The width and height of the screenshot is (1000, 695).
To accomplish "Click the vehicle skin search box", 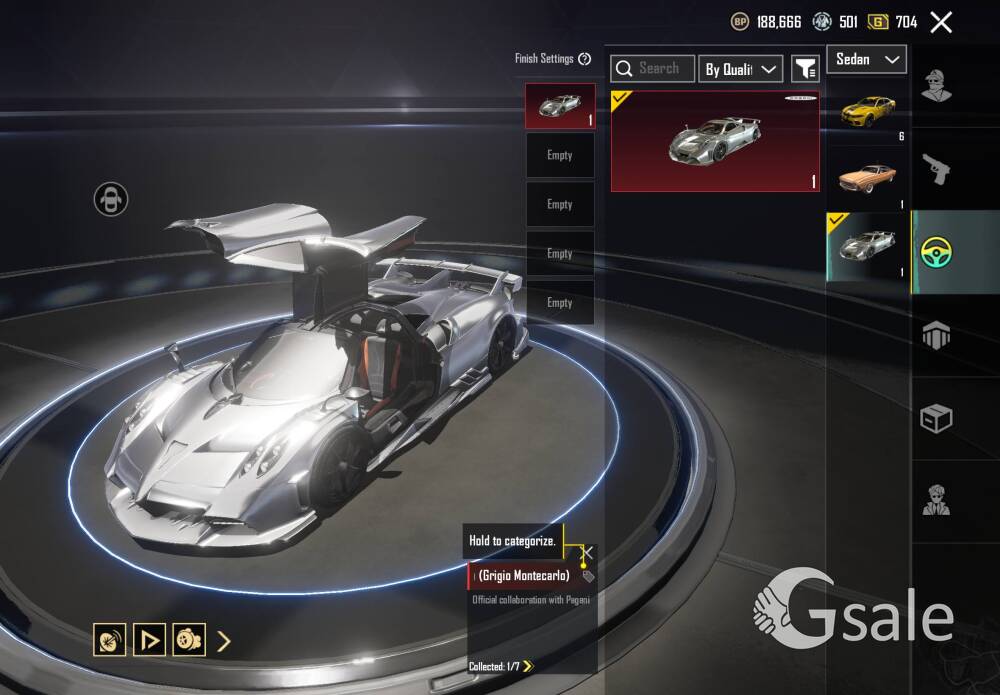I will (x=654, y=68).
